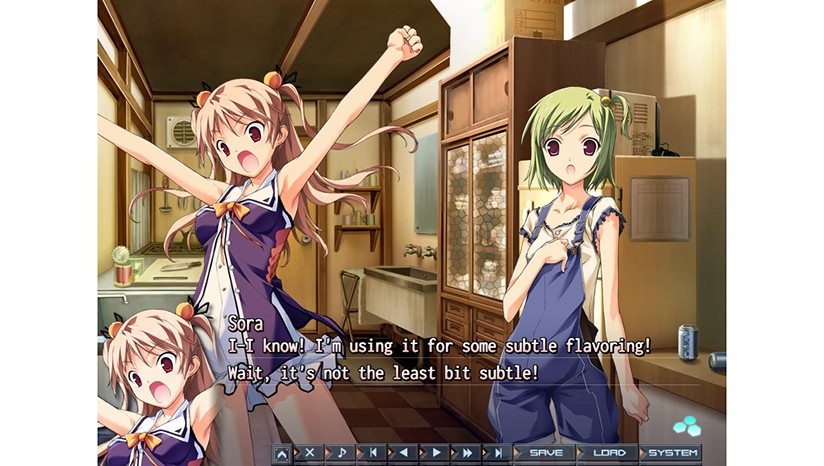This screenshot has height=466, width=824.
Task: Collapse the toolbar with the up-arrow button
Action: [282, 453]
